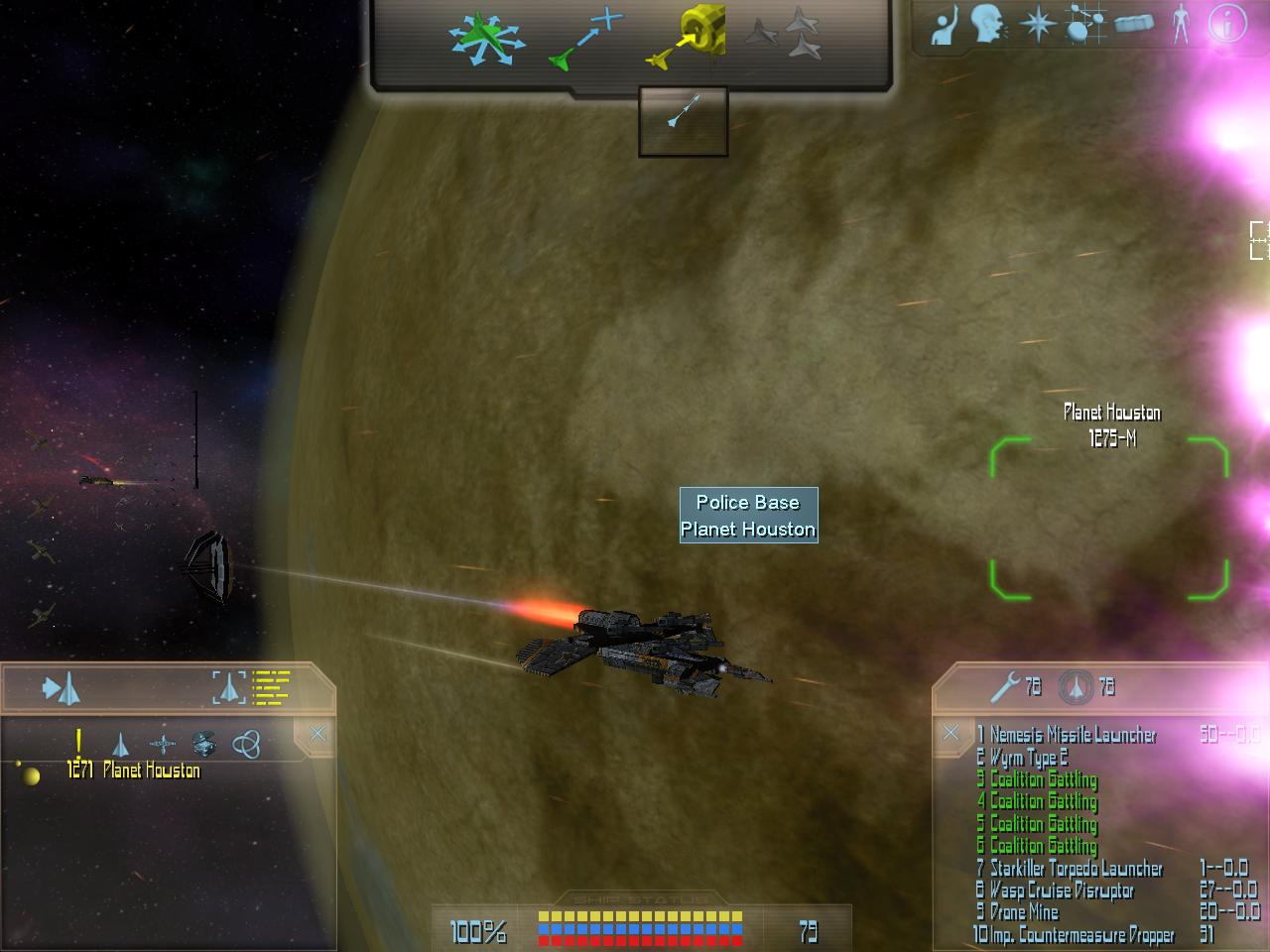Image resolution: width=1270 pixels, height=952 pixels.
Task: Open the talking head chat icon
Action: pos(988,25)
